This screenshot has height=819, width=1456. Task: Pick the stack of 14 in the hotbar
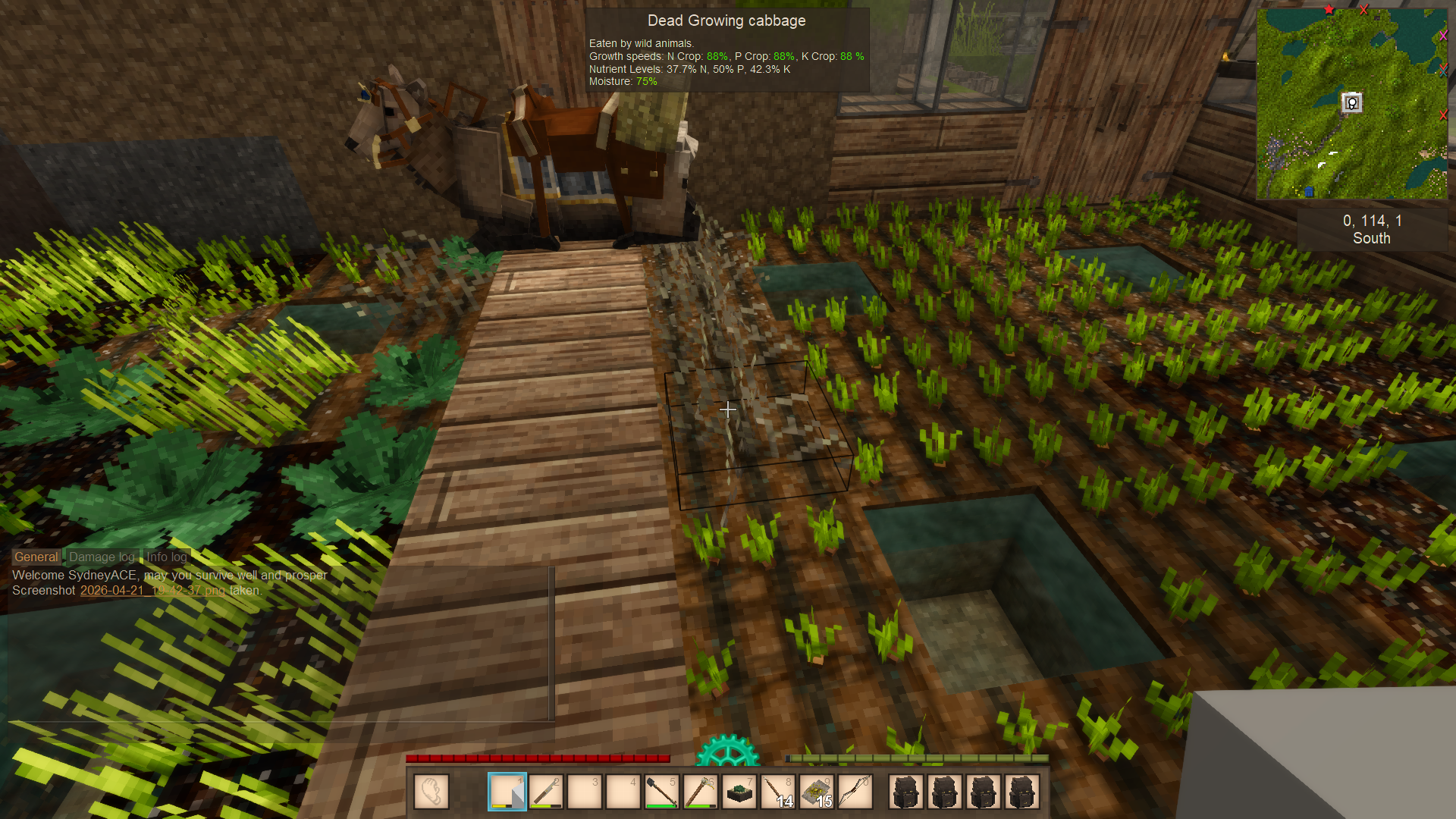coord(778,792)
